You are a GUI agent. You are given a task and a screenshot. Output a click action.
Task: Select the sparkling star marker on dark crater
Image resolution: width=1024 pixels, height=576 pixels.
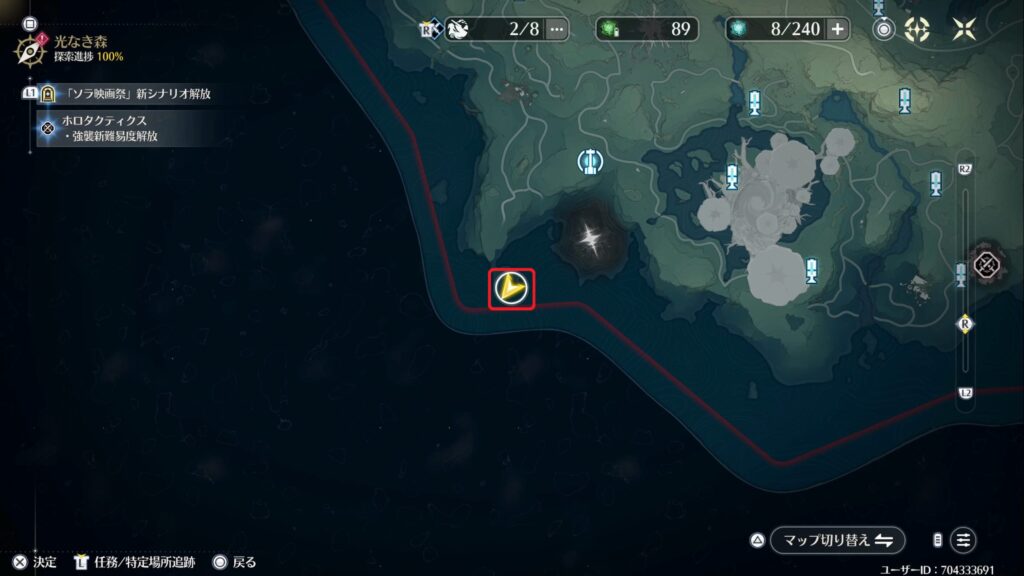[592, 238]
